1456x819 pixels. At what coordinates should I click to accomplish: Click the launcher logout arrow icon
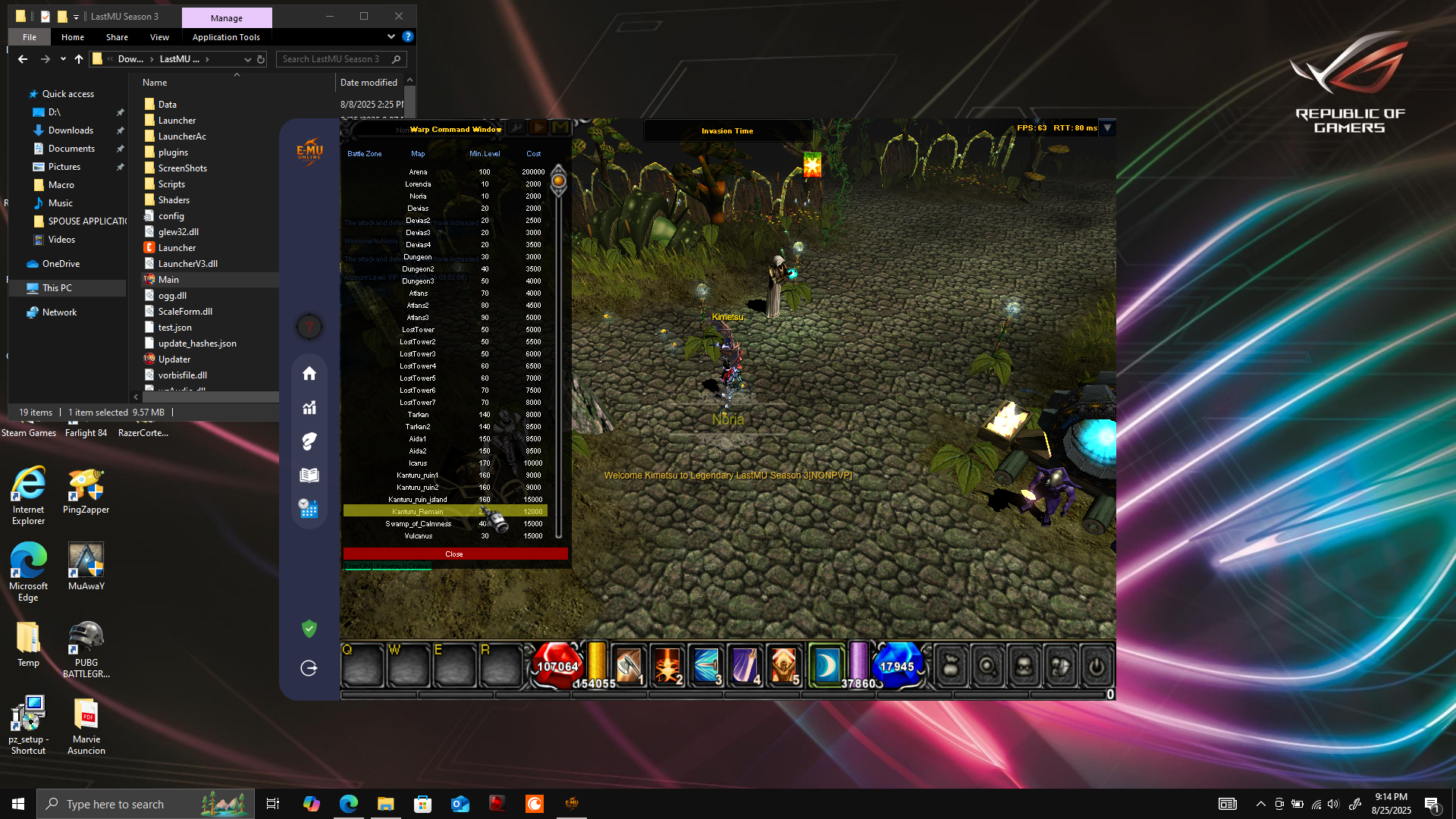(x=309, y=668)
